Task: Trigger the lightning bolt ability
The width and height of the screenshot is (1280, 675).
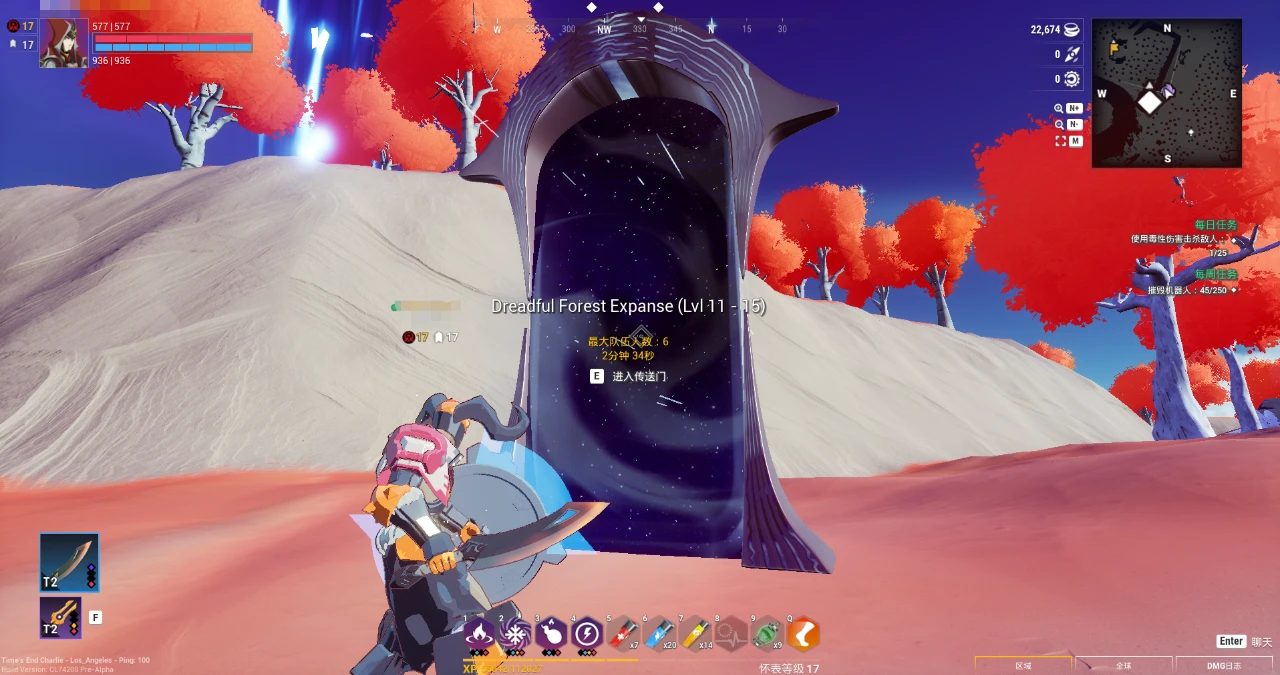Action: 587,633
